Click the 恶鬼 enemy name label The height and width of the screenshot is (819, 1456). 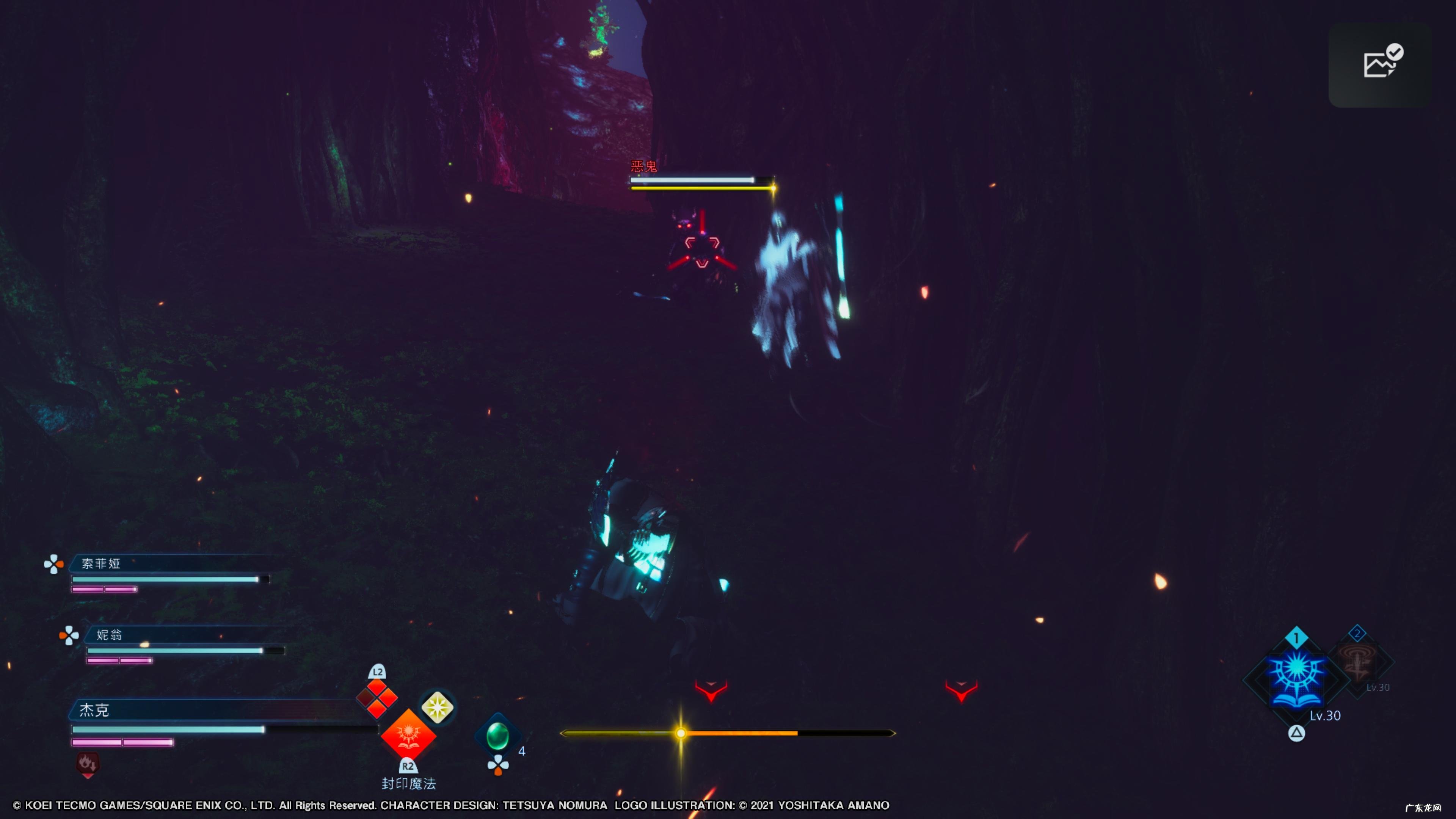point(644,166)
